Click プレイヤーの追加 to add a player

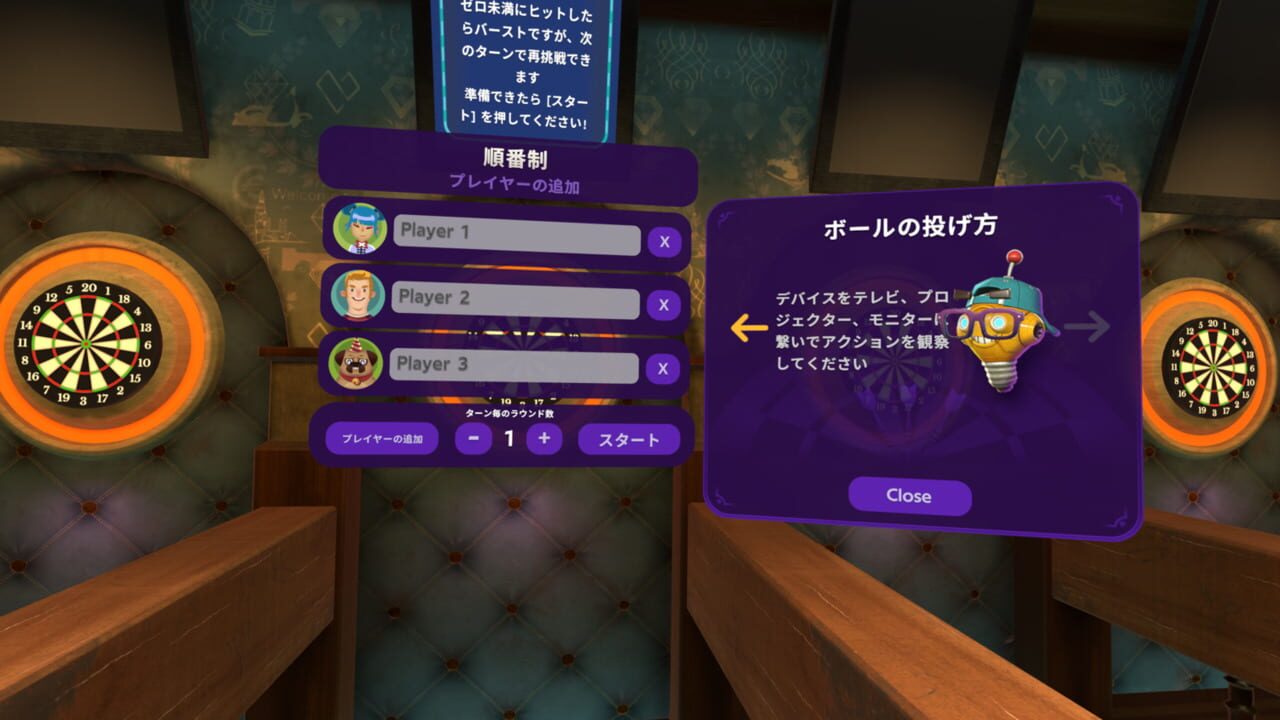click(x=380, y=438)
